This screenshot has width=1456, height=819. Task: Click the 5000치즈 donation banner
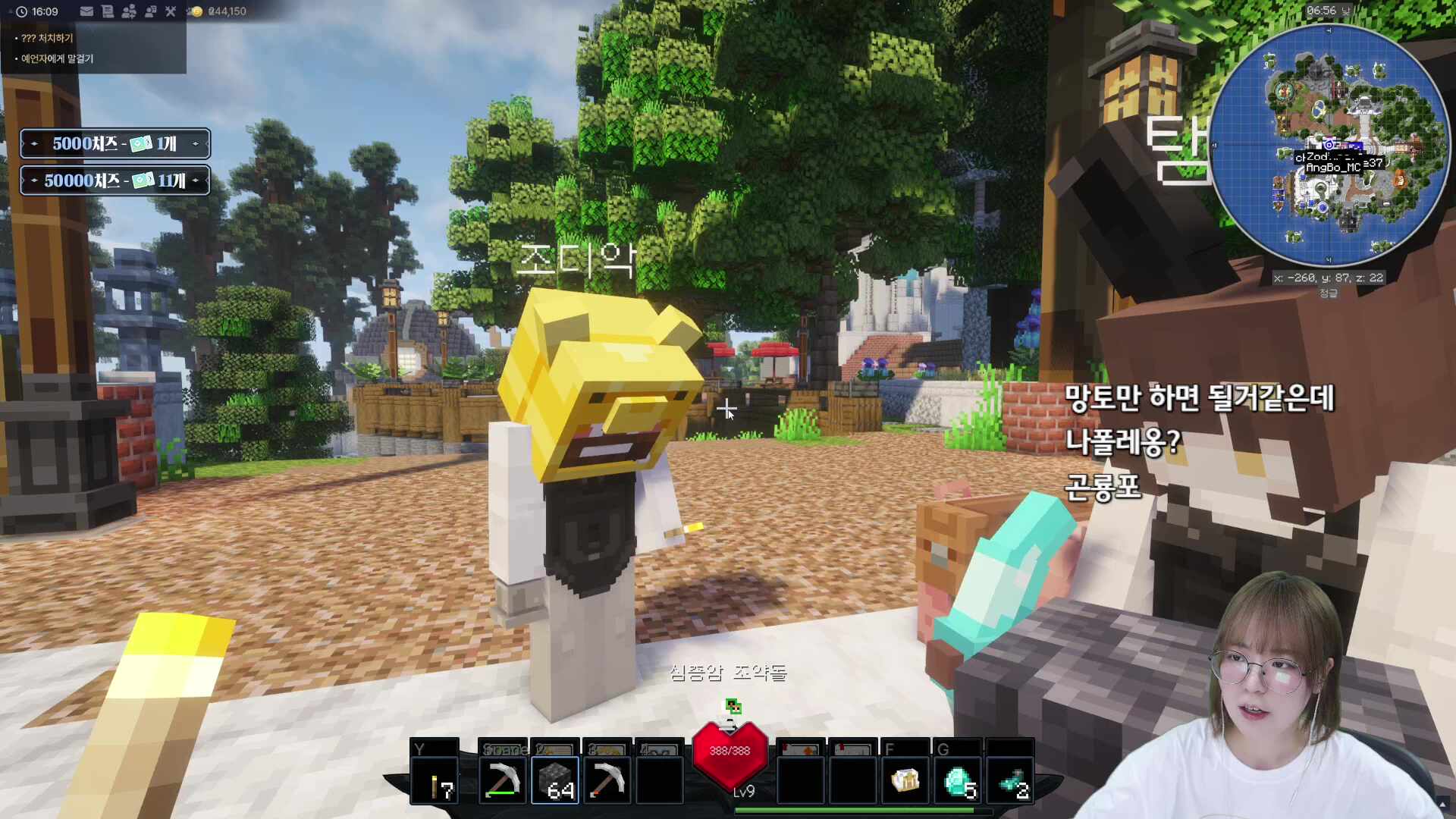115,143
